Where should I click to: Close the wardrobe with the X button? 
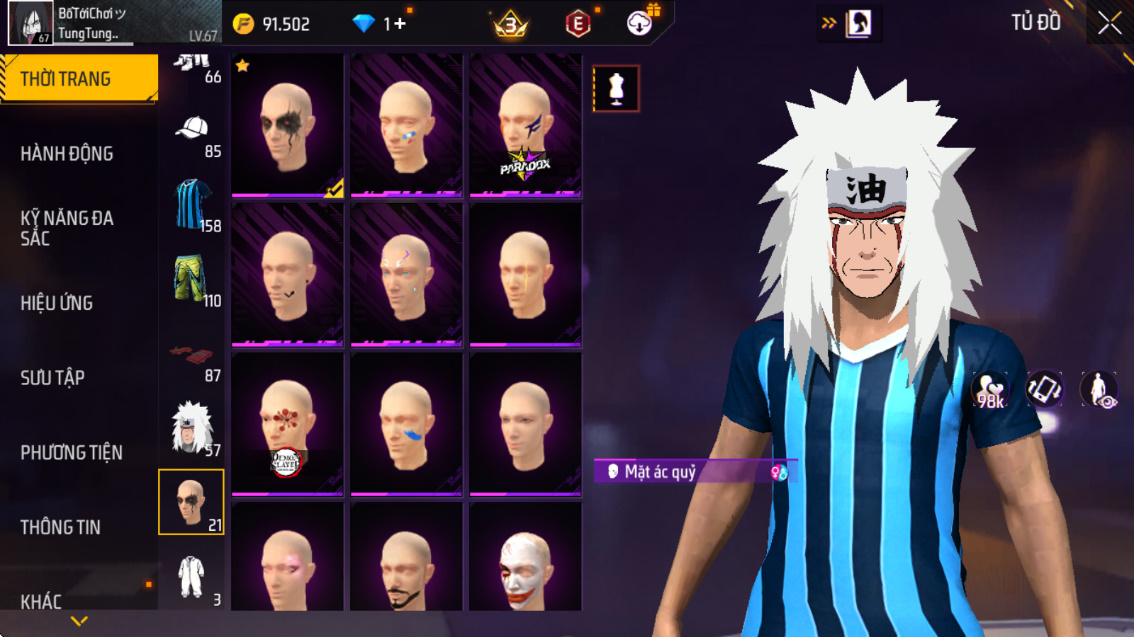coord(1109,24)
